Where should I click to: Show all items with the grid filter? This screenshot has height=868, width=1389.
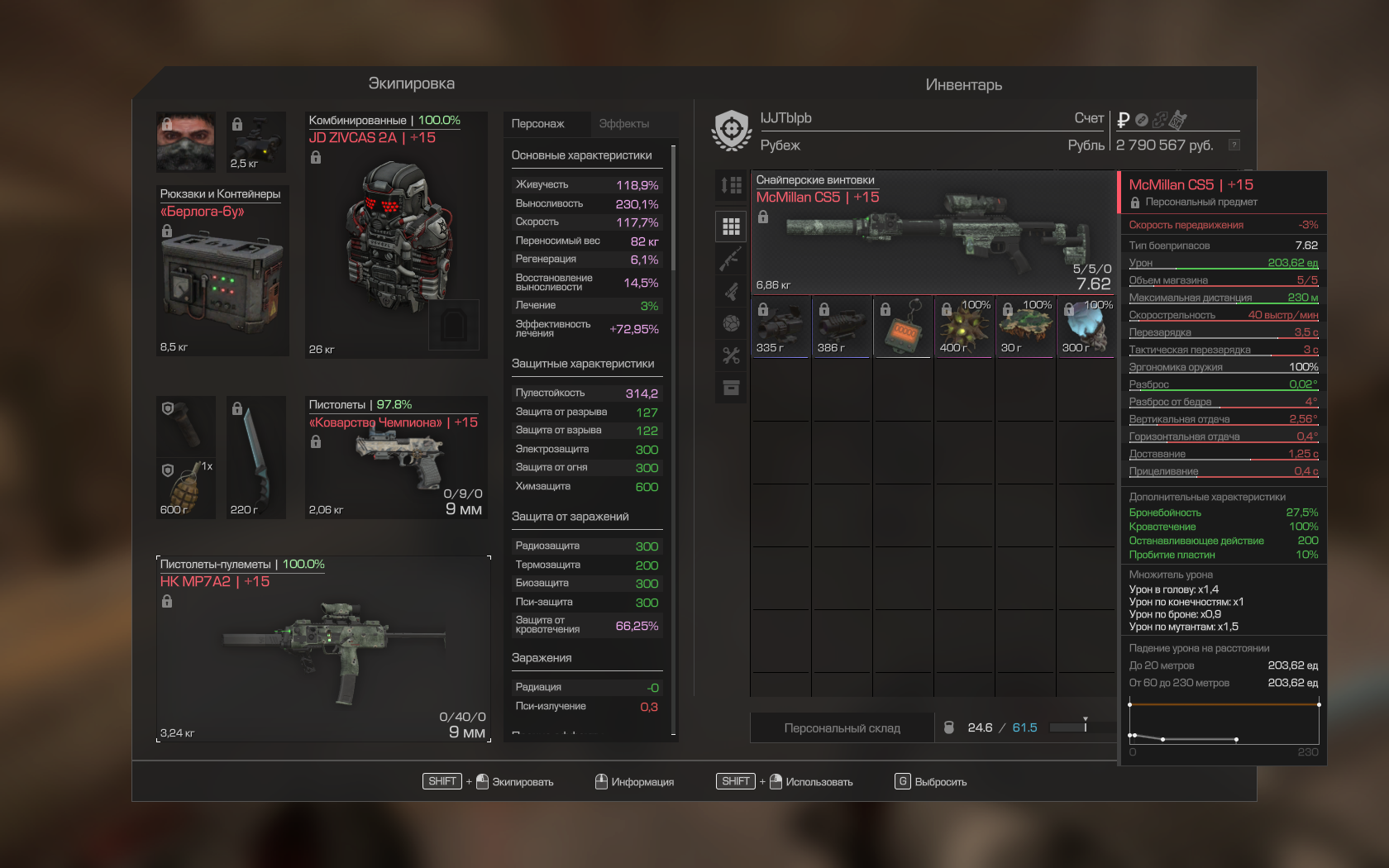point(731,227)
